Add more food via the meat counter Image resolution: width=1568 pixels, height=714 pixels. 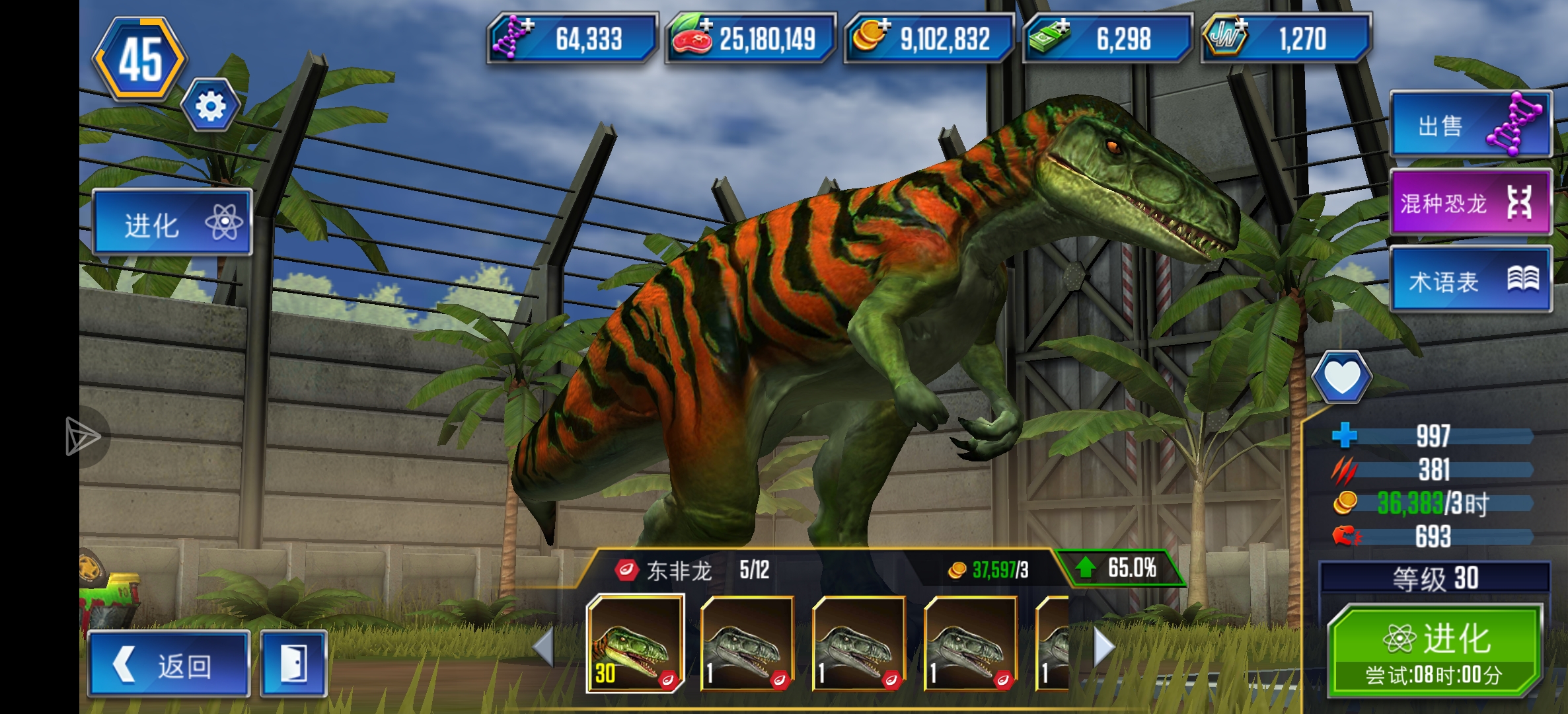(x=750, y=38)
